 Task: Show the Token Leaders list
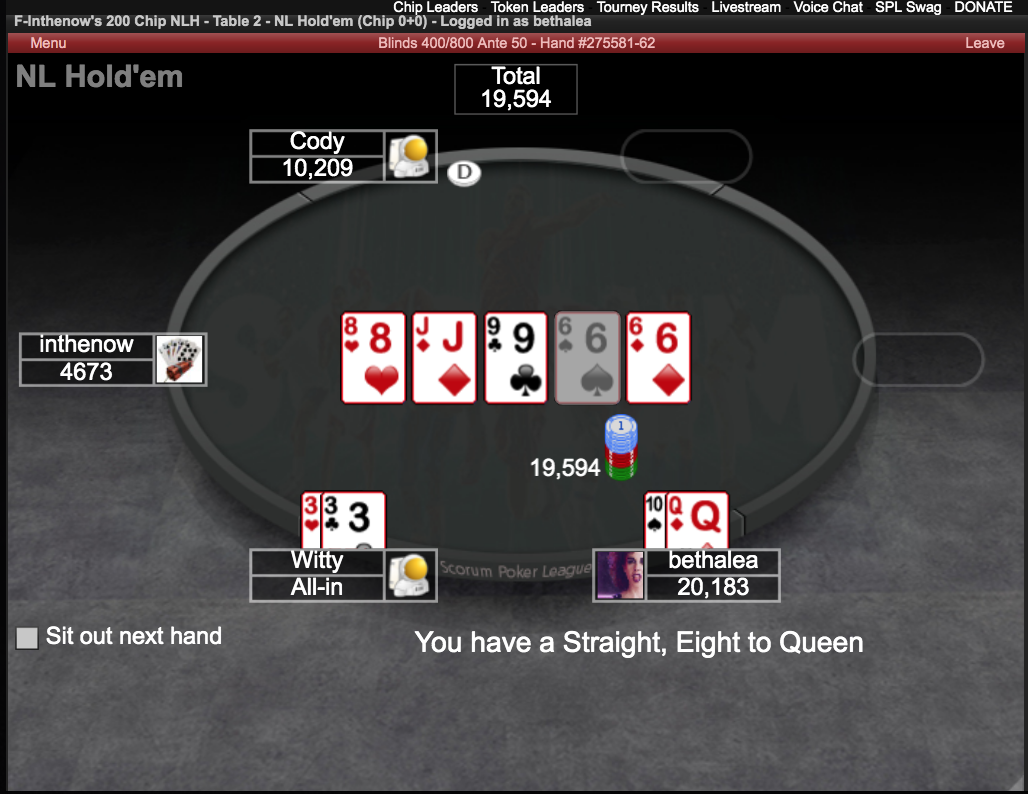[x=537, y=7]
